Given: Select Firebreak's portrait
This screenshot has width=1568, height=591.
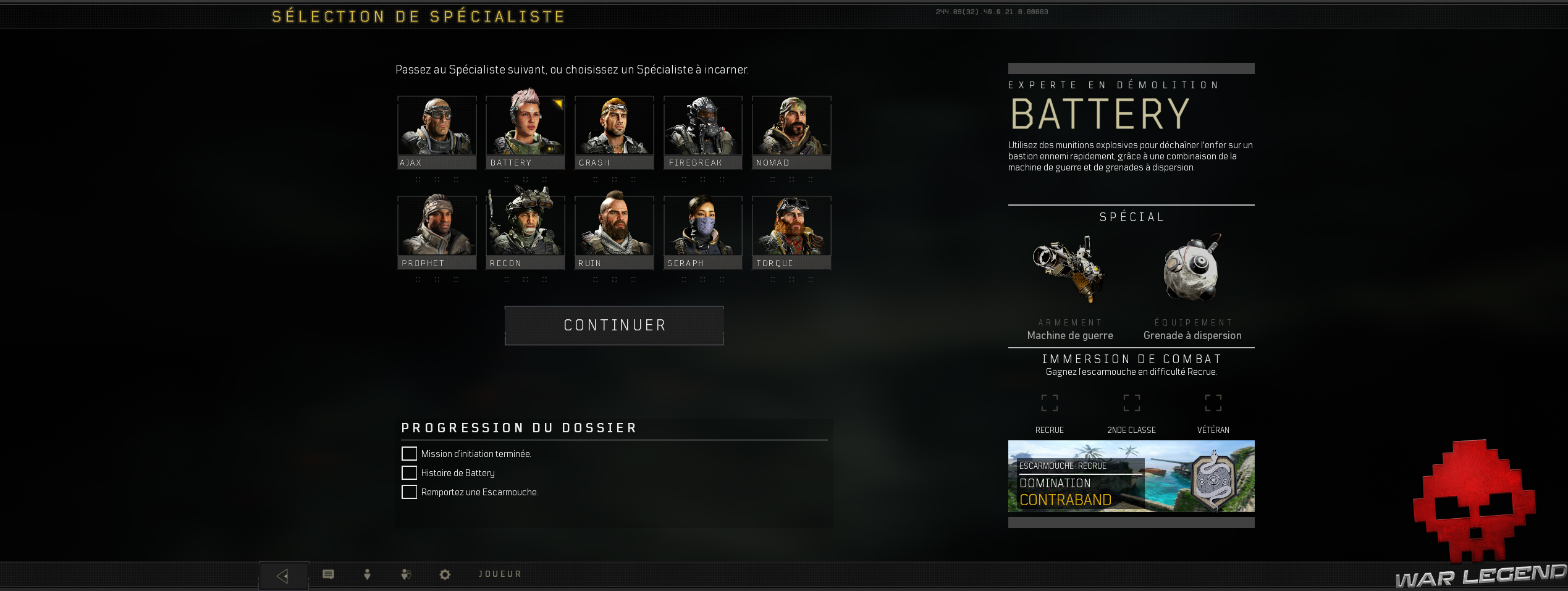Looking at the screenshot, I should coord(703,132).
